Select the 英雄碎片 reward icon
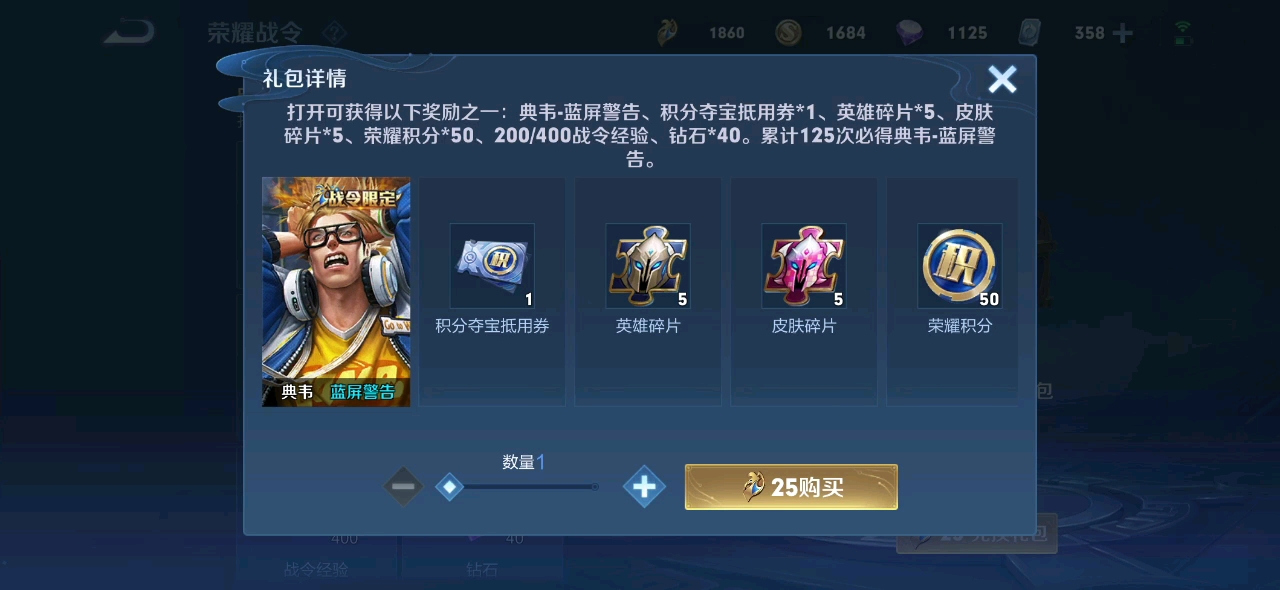Screen dimensions: 1280x590 tap(648, 266)
